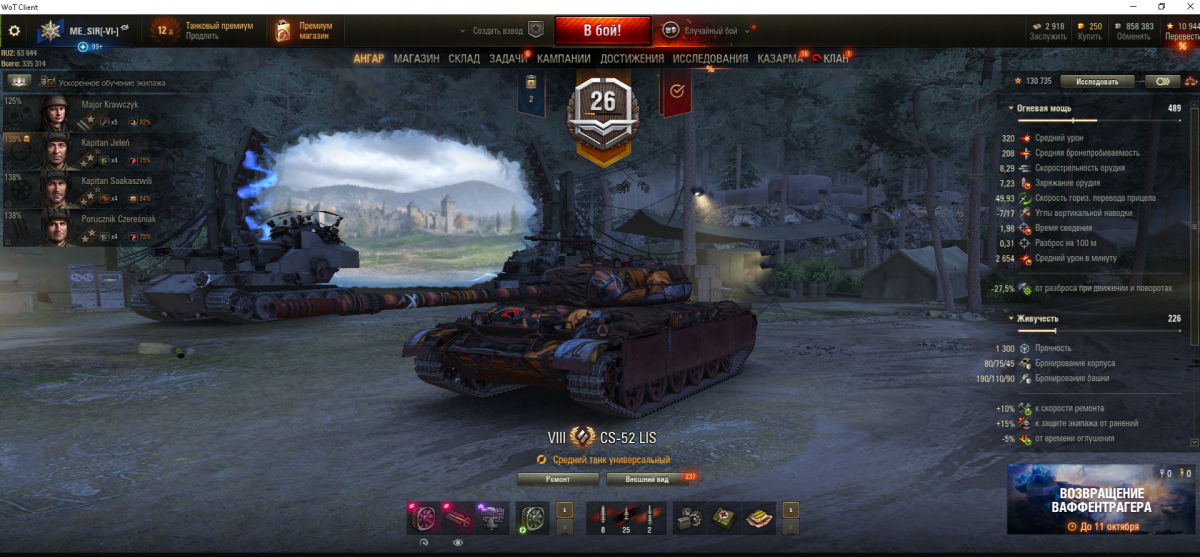The width and height of the screenshot is (1200, 557).
Task: Select the repair kit consumable slot
Action: click(690, 517)
